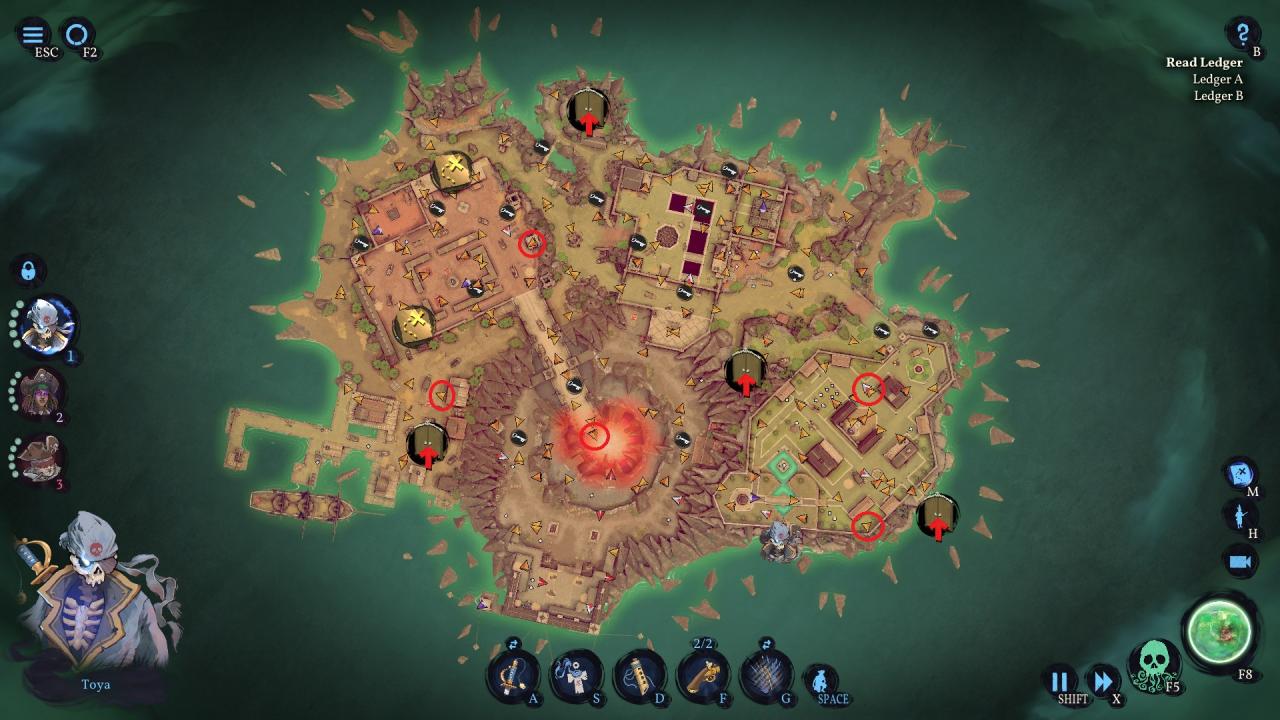The height and width of the screenshot is (720, 1280).
Task: Toggle the padlock icon above crew portraits
Action: click(x=29, y=271)
